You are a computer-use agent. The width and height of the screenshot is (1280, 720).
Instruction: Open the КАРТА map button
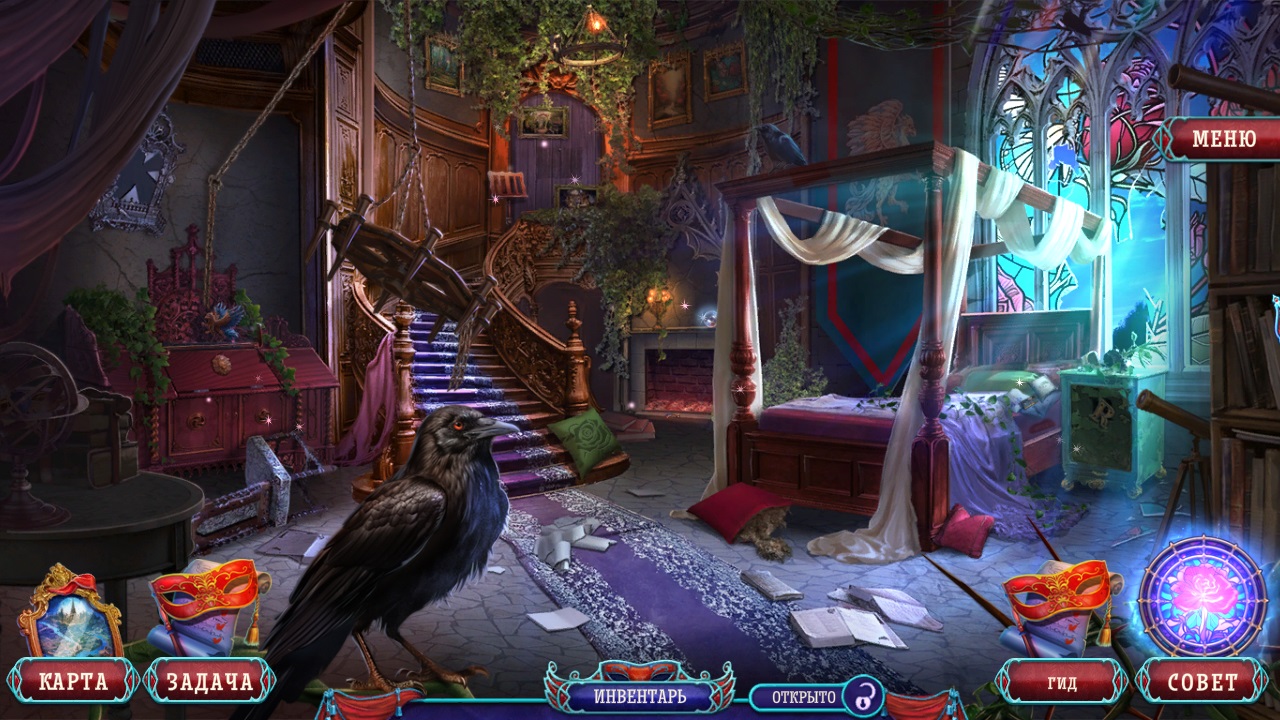[x=72, y=683]
